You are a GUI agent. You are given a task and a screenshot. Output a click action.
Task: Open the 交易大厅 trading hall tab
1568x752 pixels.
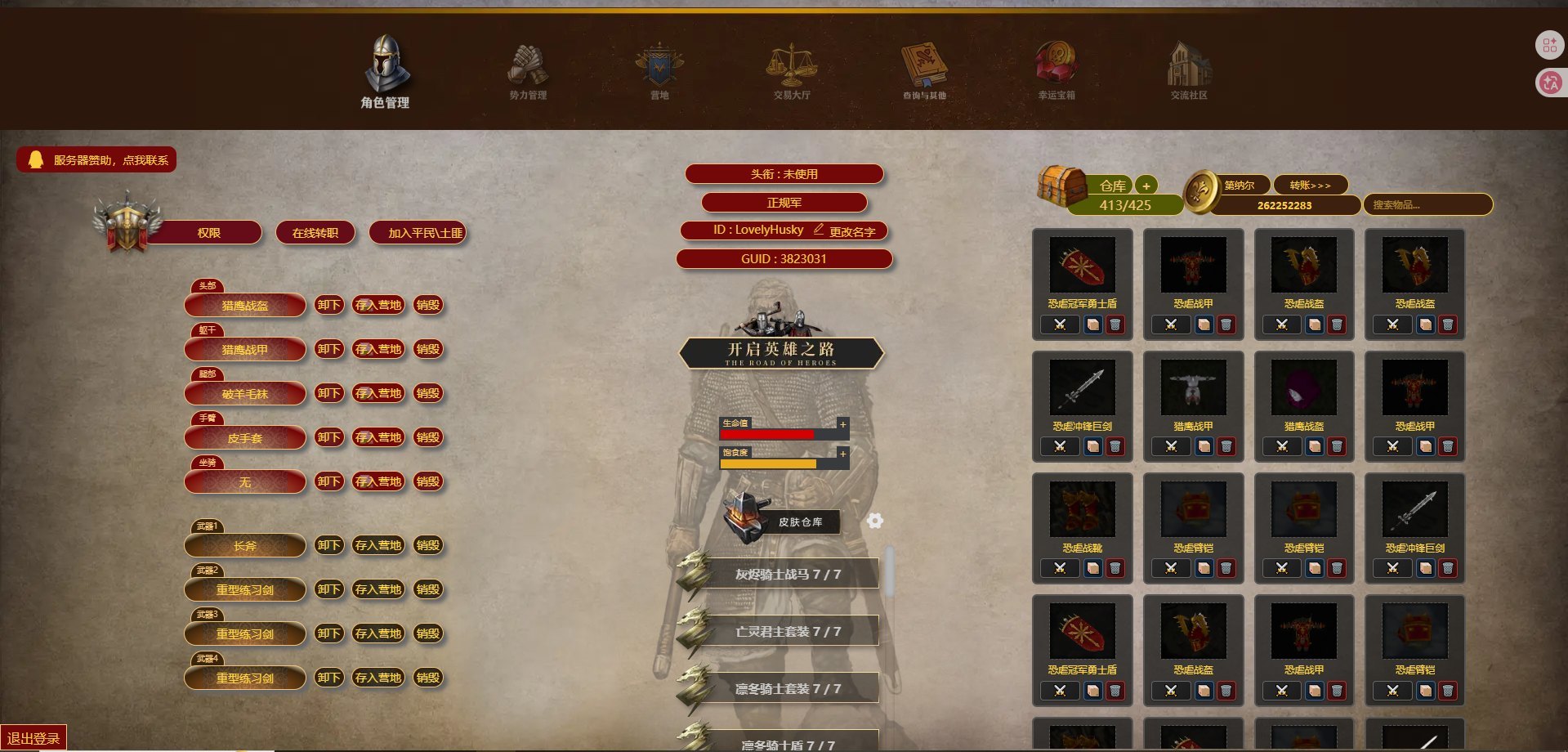pyautogui.click(x=792, y=74)
